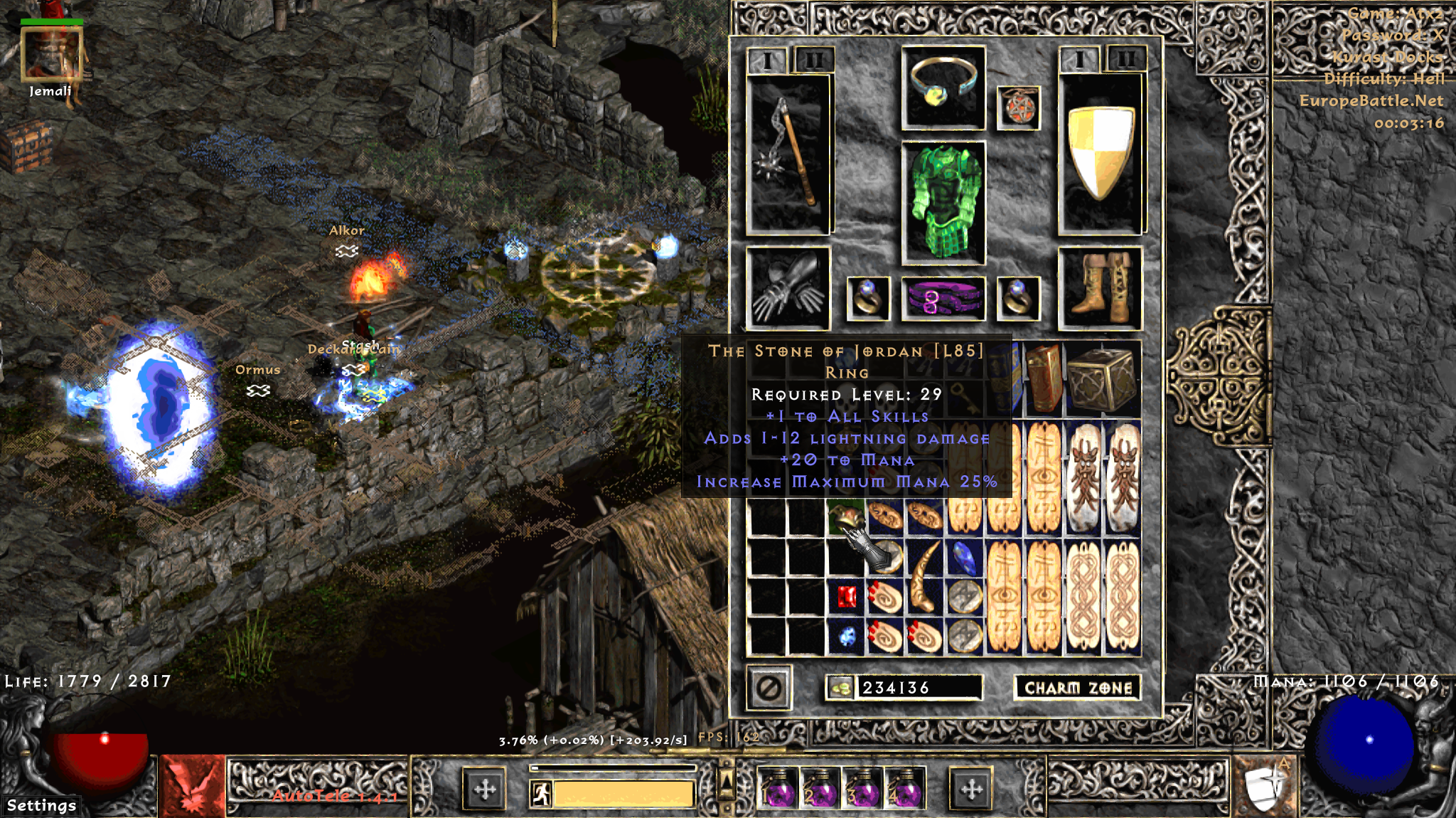
Task: Select the equipped white and yellow shield
Action: (x=1100, y=154)
